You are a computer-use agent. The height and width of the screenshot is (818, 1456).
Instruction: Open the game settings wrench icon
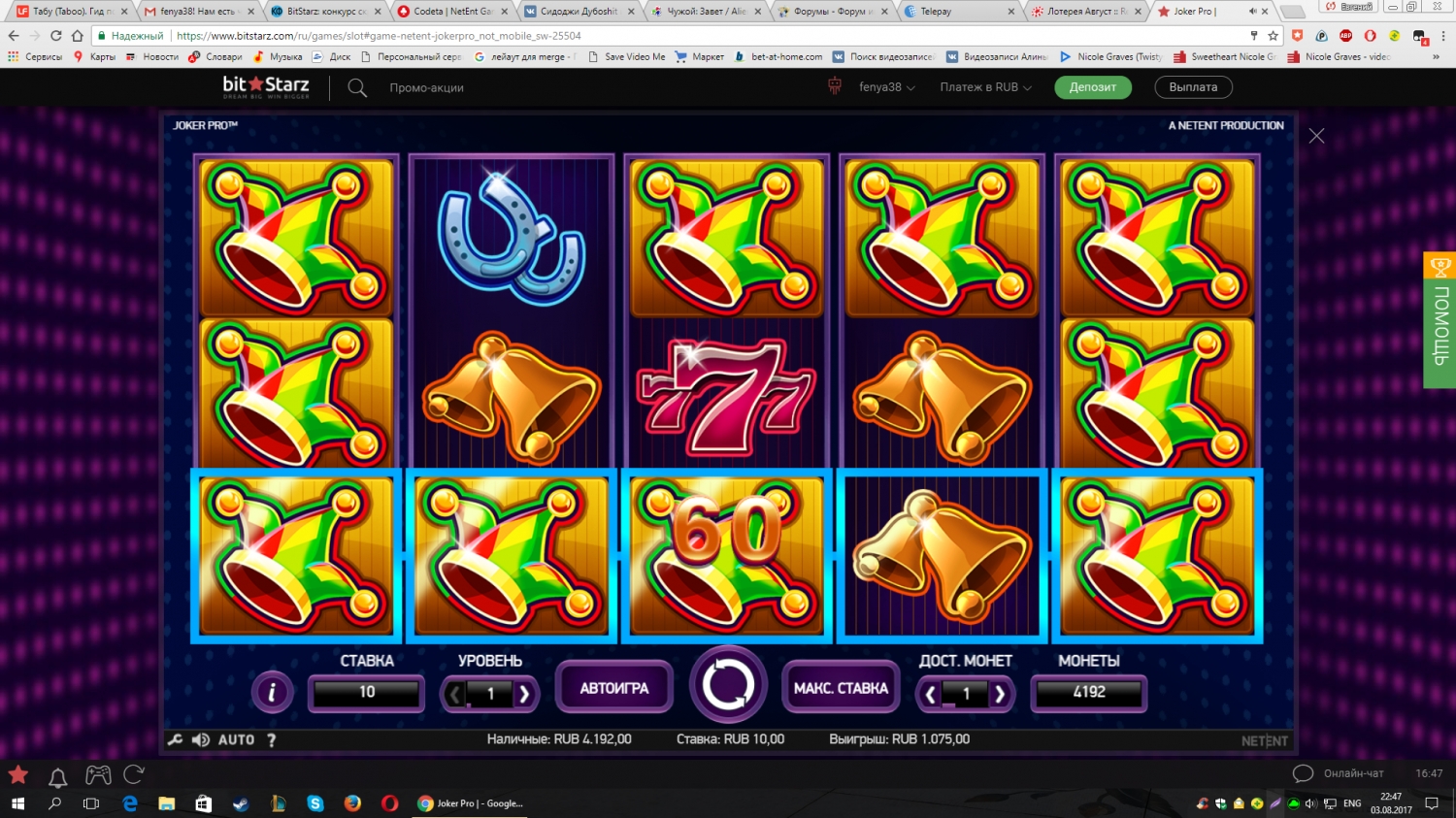point(175,738)
